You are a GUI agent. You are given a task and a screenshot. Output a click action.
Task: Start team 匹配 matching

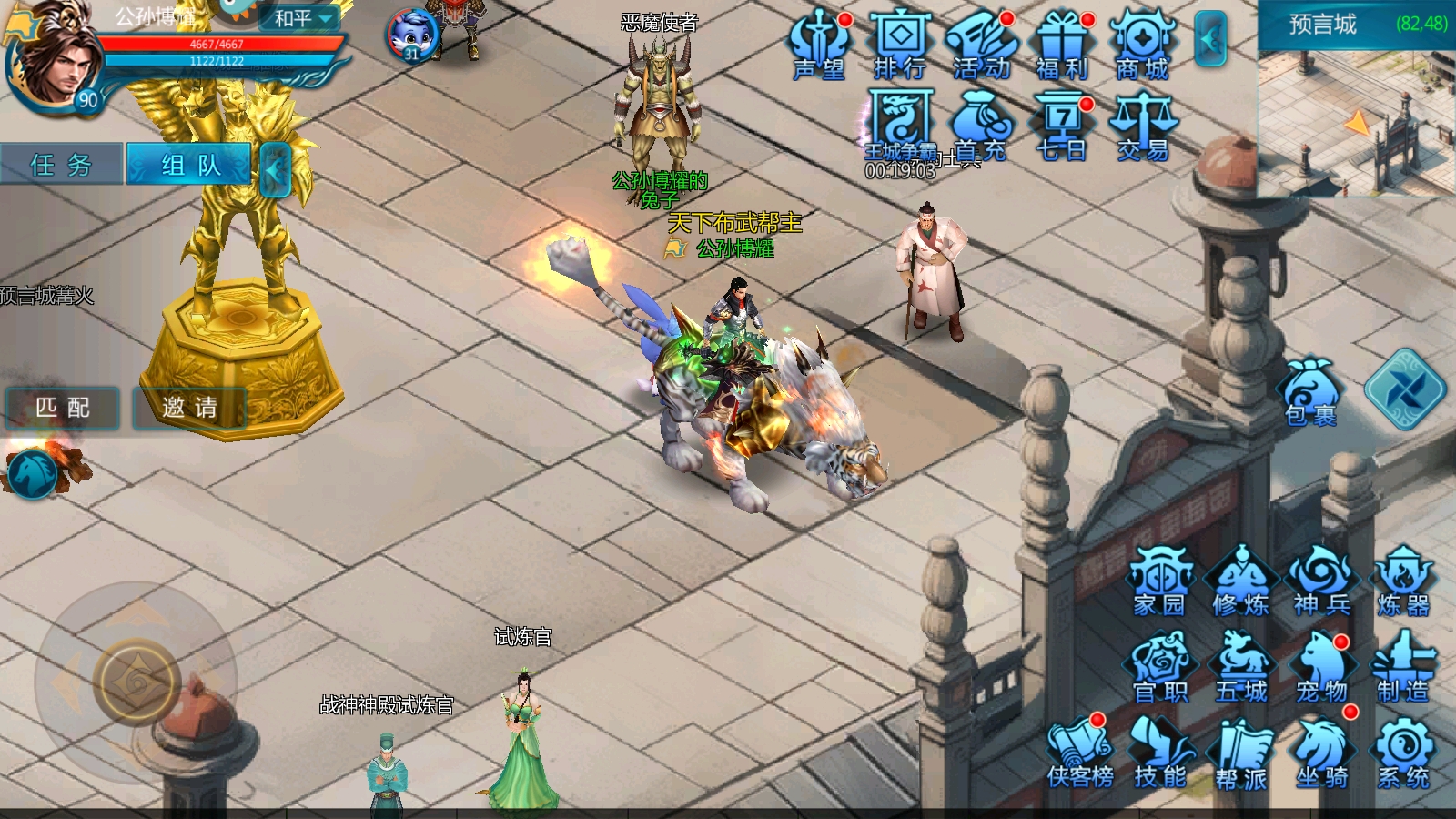point(62,408)
